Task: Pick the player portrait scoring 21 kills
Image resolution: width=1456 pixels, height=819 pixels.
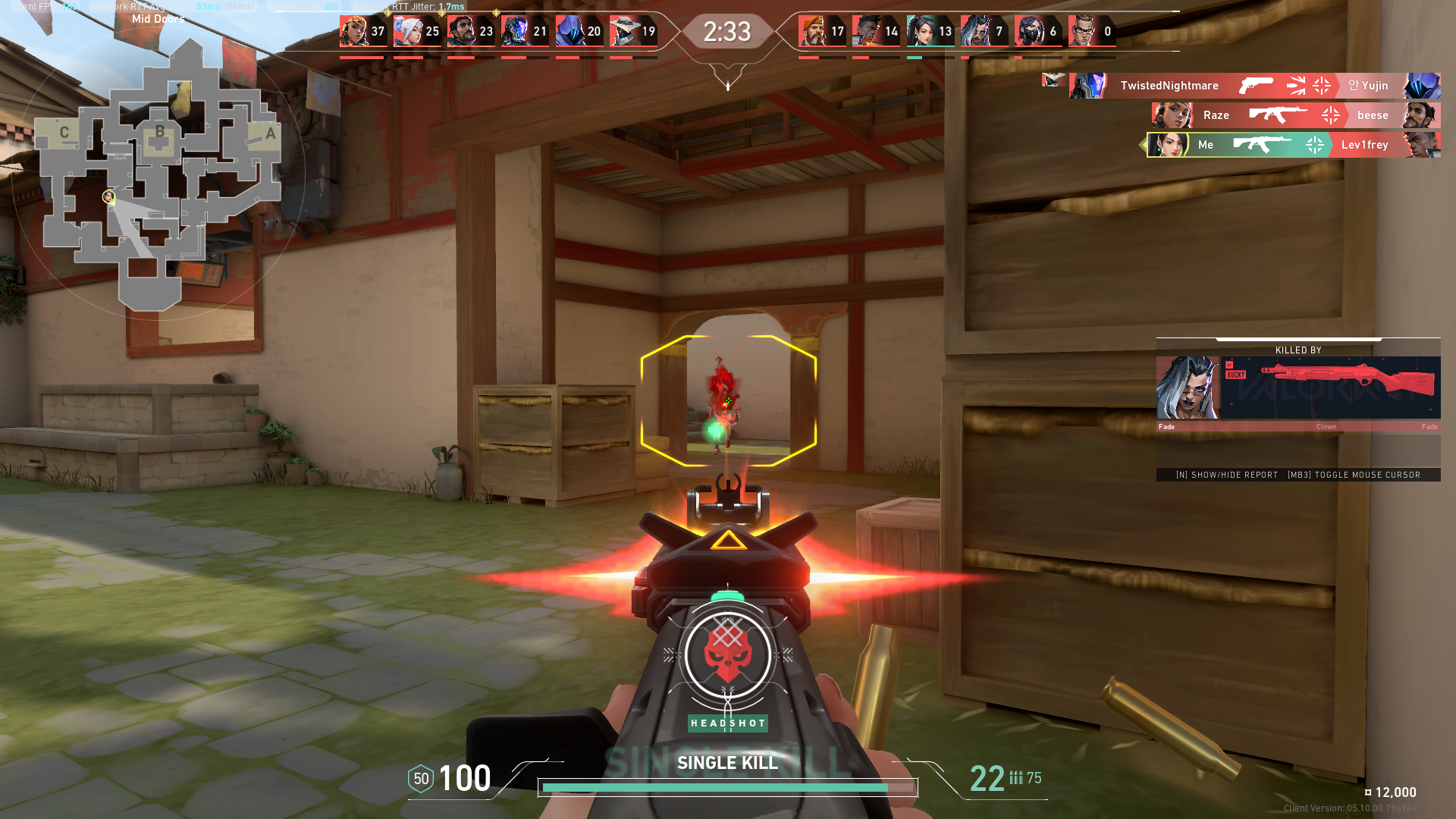Action: [x=515, y=32]
